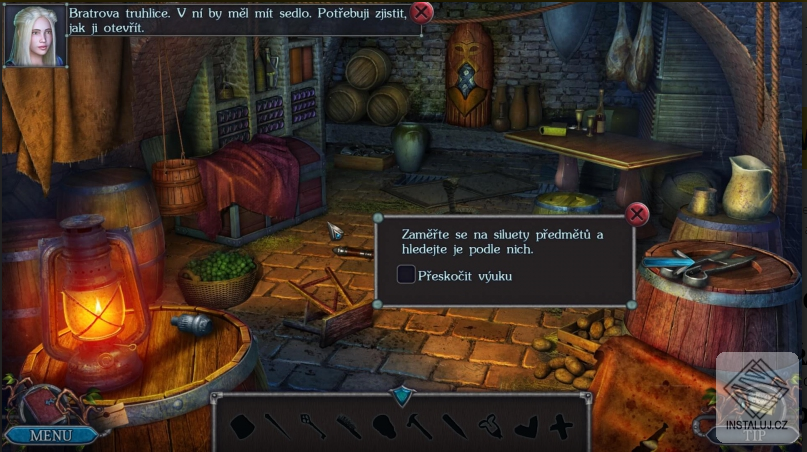Pick the ornate key silhouette
The width and height of the screenshot is (807, 452).
pyautogui.click(x=312, y=426)
